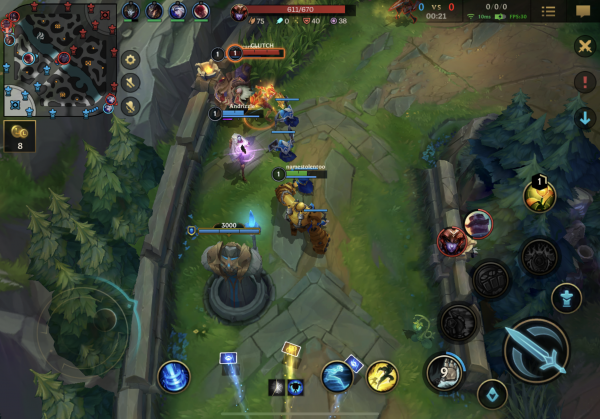Image resolution: width=600 pixels, height=419 pixels.
Task: Tap the minimap in the corner
Action: [60, 58]
